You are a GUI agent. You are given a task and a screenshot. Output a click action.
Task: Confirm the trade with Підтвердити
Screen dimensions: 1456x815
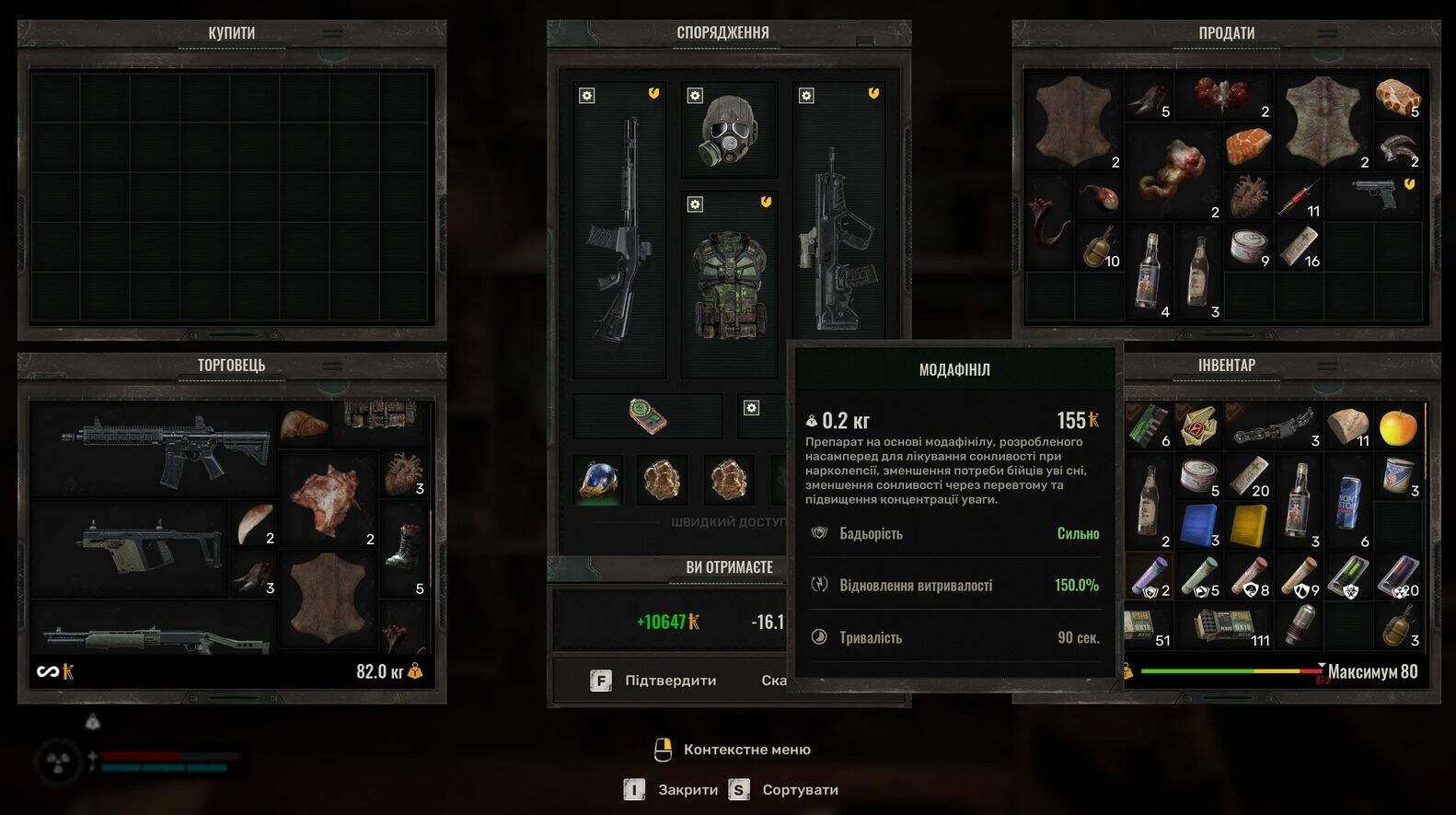point(654,681)
